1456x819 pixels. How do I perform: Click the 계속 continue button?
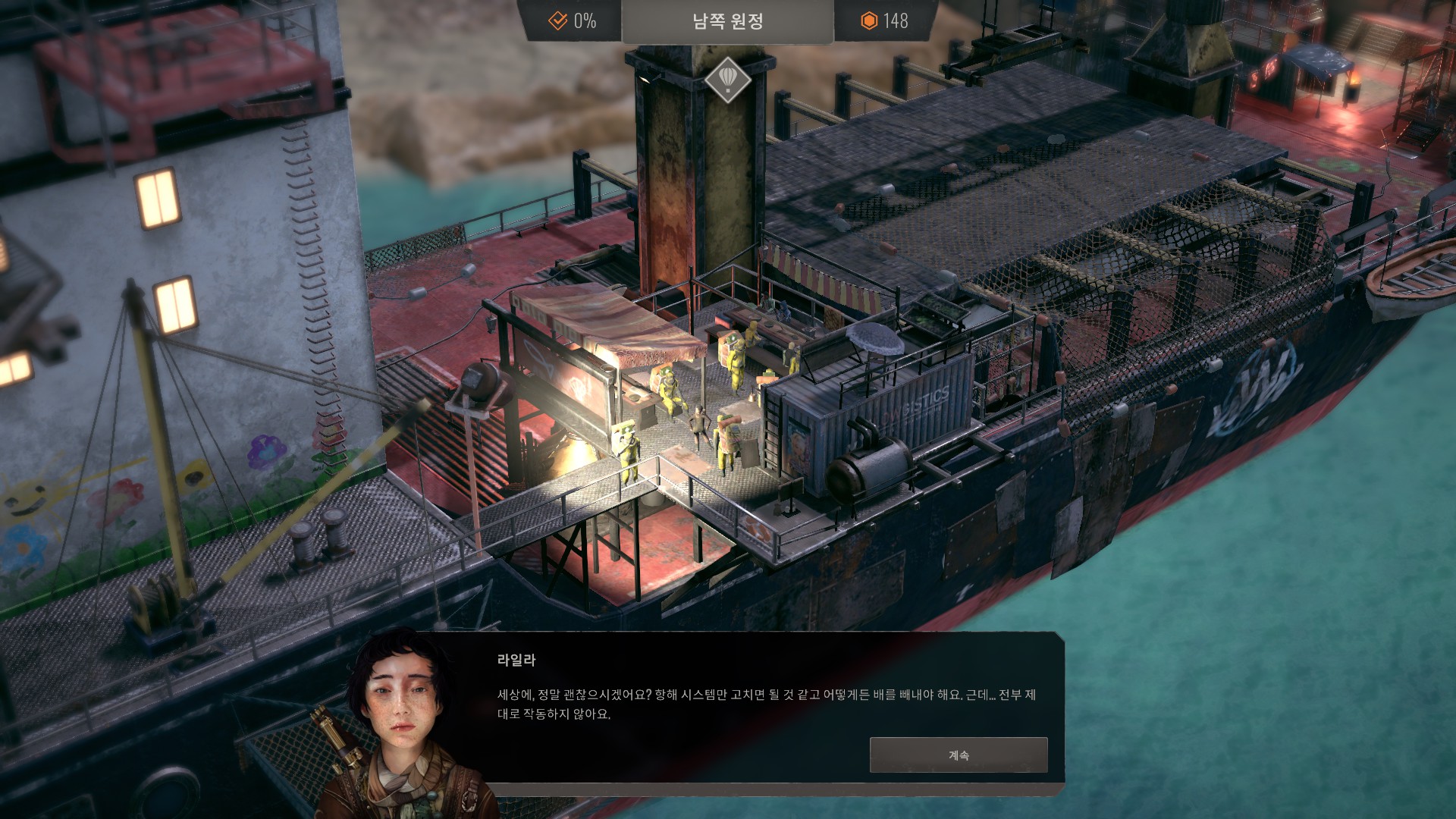[x=958, y=755]
